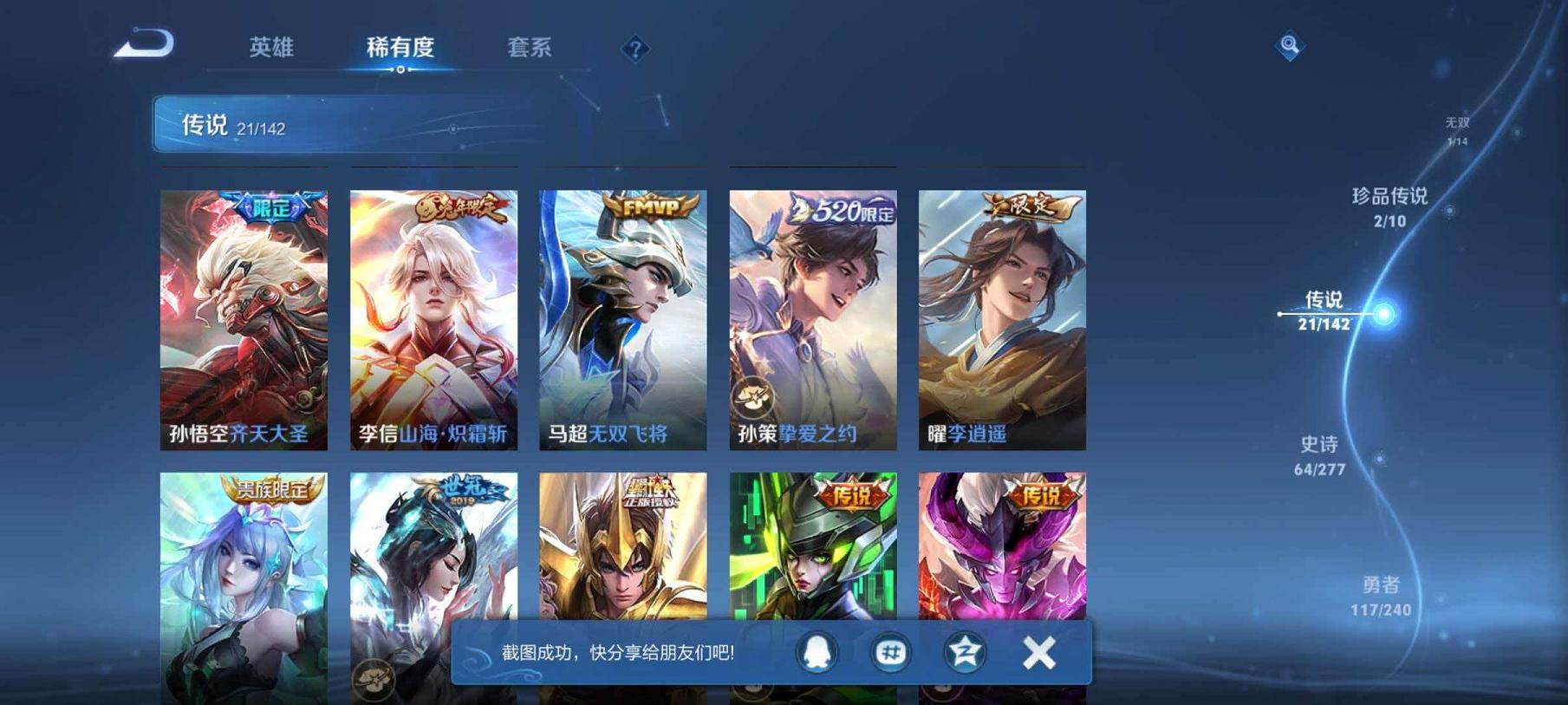Click the 稀有度 tab label
The image size is (1568, 705).
coord(401,49)
